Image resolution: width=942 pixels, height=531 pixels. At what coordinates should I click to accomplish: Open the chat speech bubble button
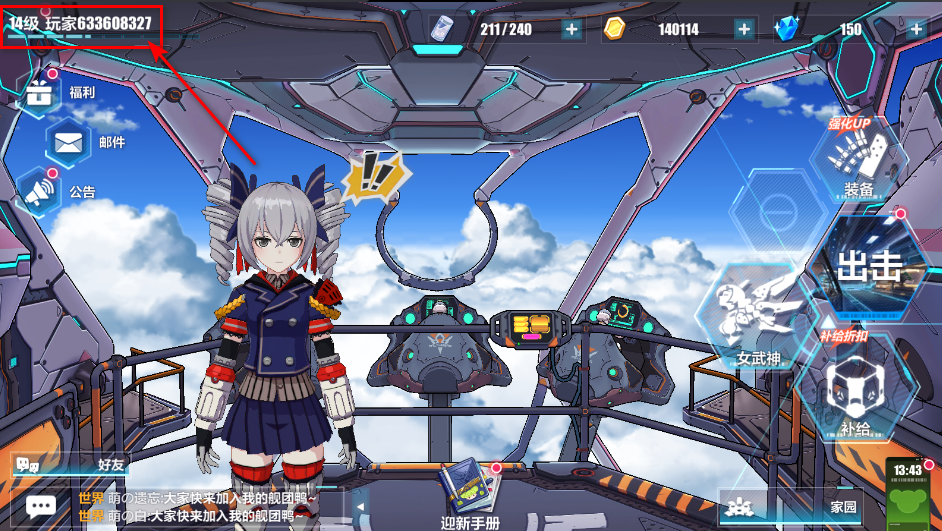[42, 507]
